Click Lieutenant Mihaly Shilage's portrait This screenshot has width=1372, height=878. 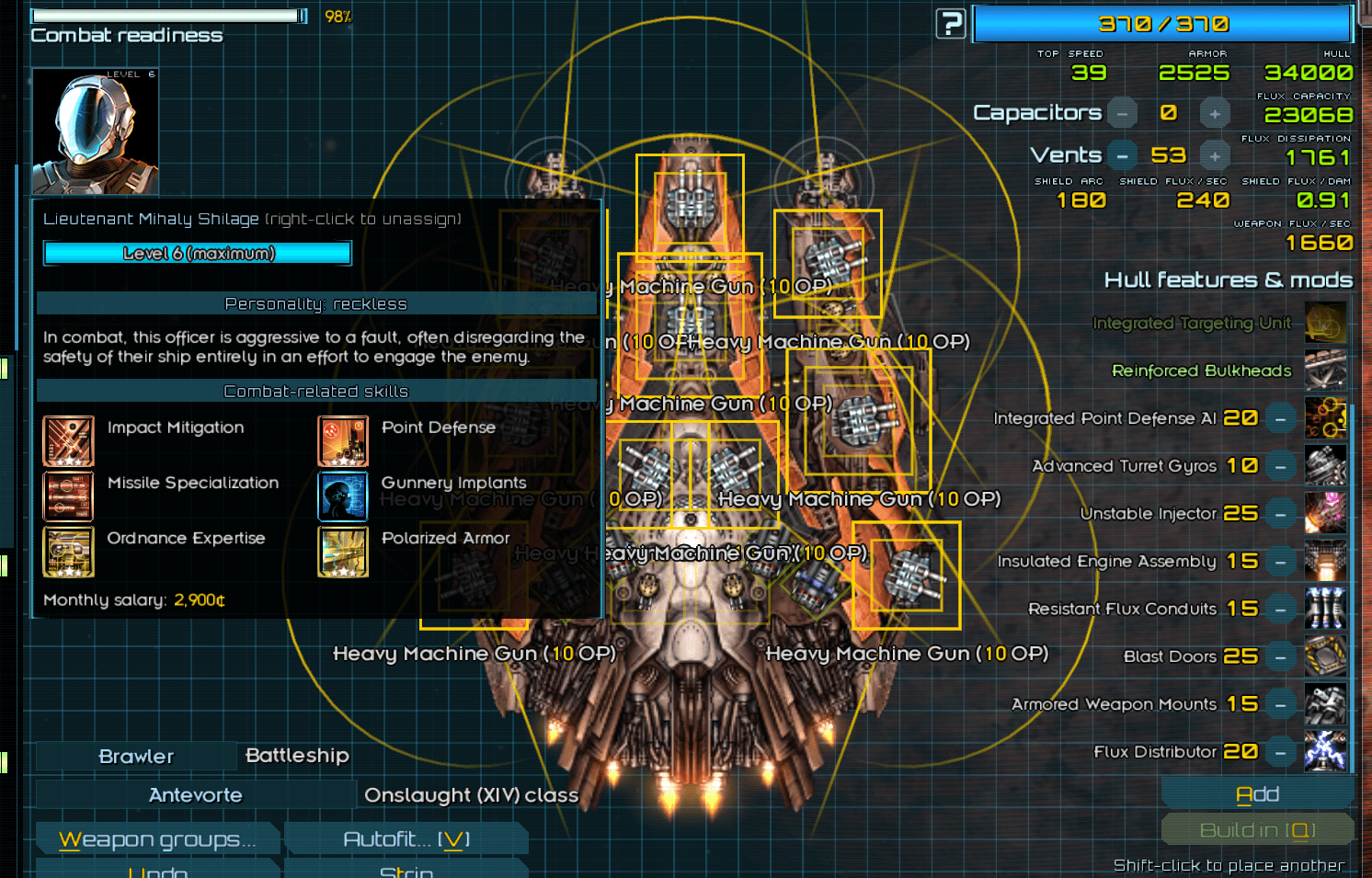pyautogui.click(x=95, y=129)
